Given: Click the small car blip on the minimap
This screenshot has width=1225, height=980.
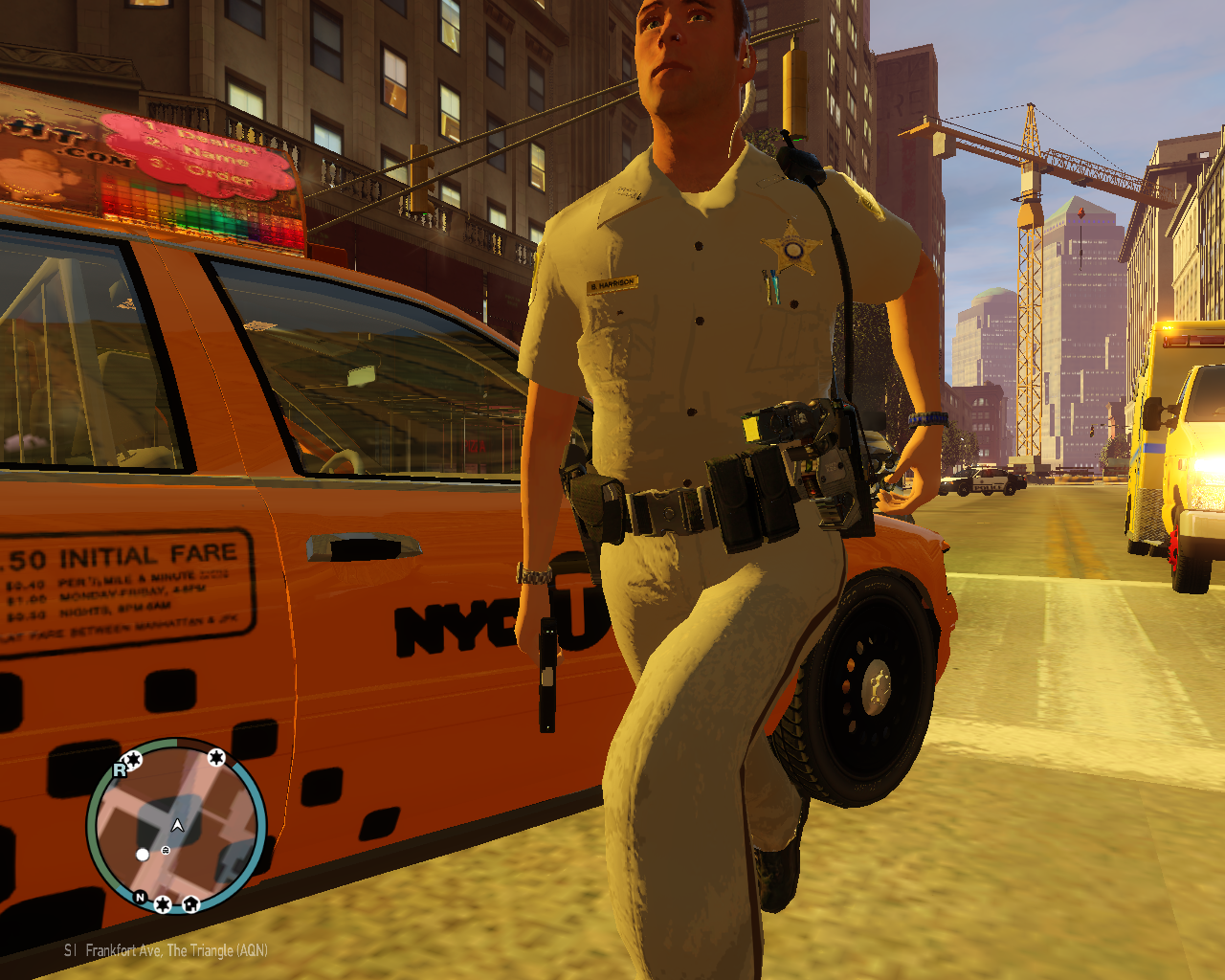Looking at the screenshot, I should (x=166, y=850).
